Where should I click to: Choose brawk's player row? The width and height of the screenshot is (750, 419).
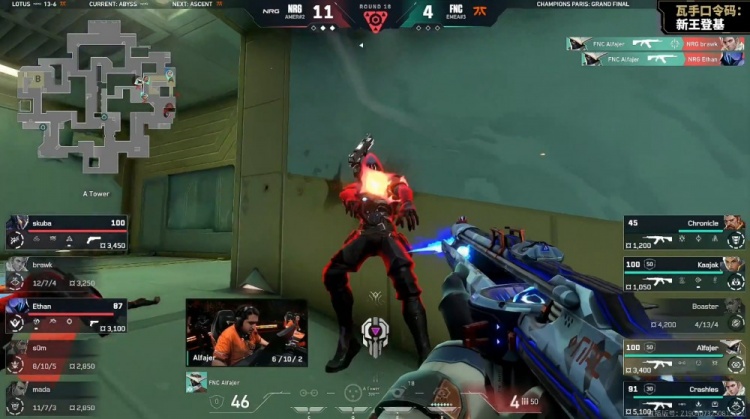pyautogui.click(x=68, y=272)
